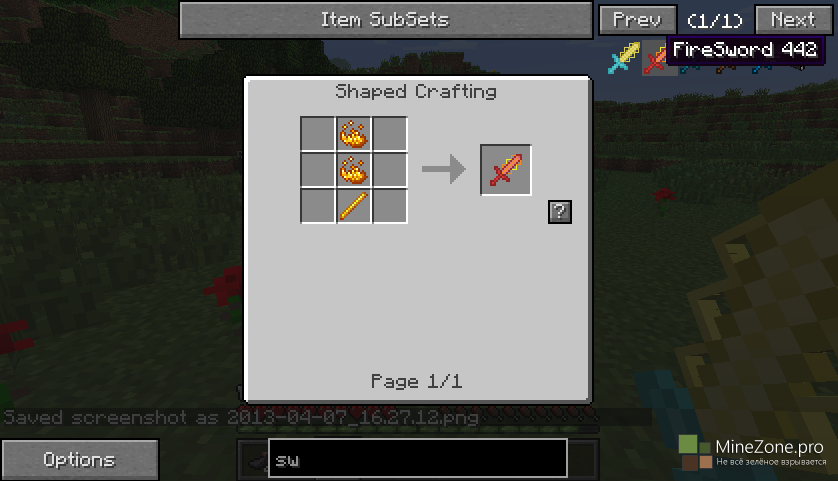Click the question mark recipe help button
Viewport: 838px width, 481px height.
point(560,211)
